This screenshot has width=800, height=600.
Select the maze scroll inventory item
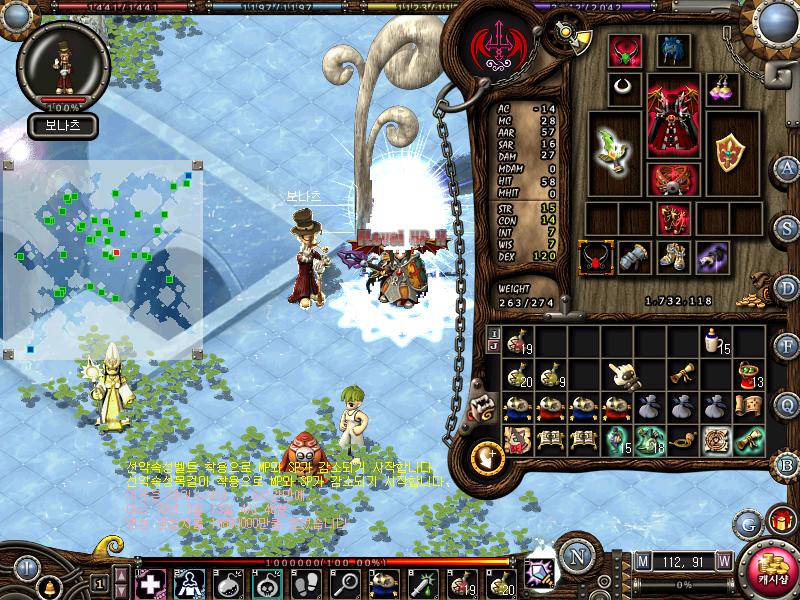point(715,440)
